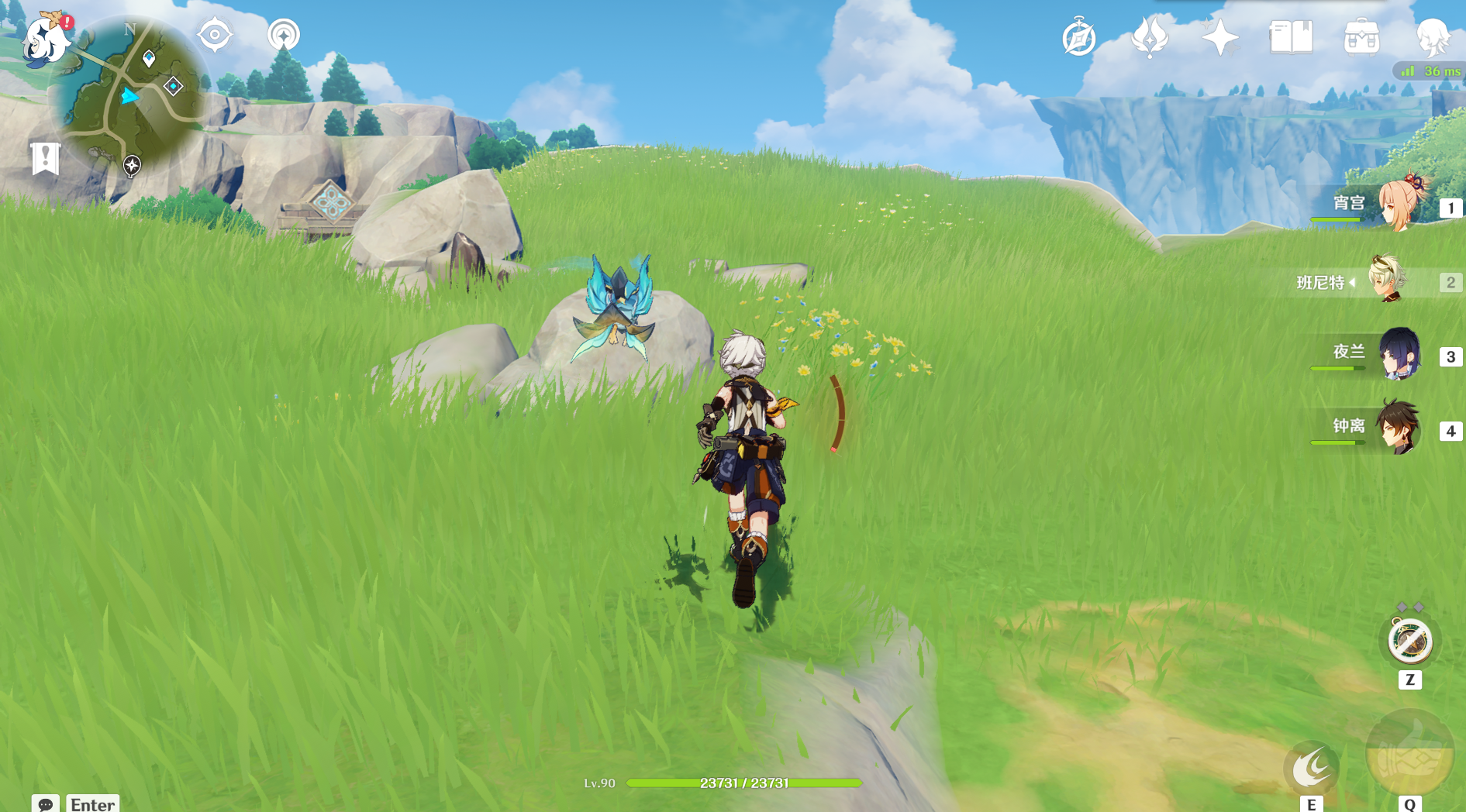Open the Character screen icon
1466x812 pixels.
1432,36
